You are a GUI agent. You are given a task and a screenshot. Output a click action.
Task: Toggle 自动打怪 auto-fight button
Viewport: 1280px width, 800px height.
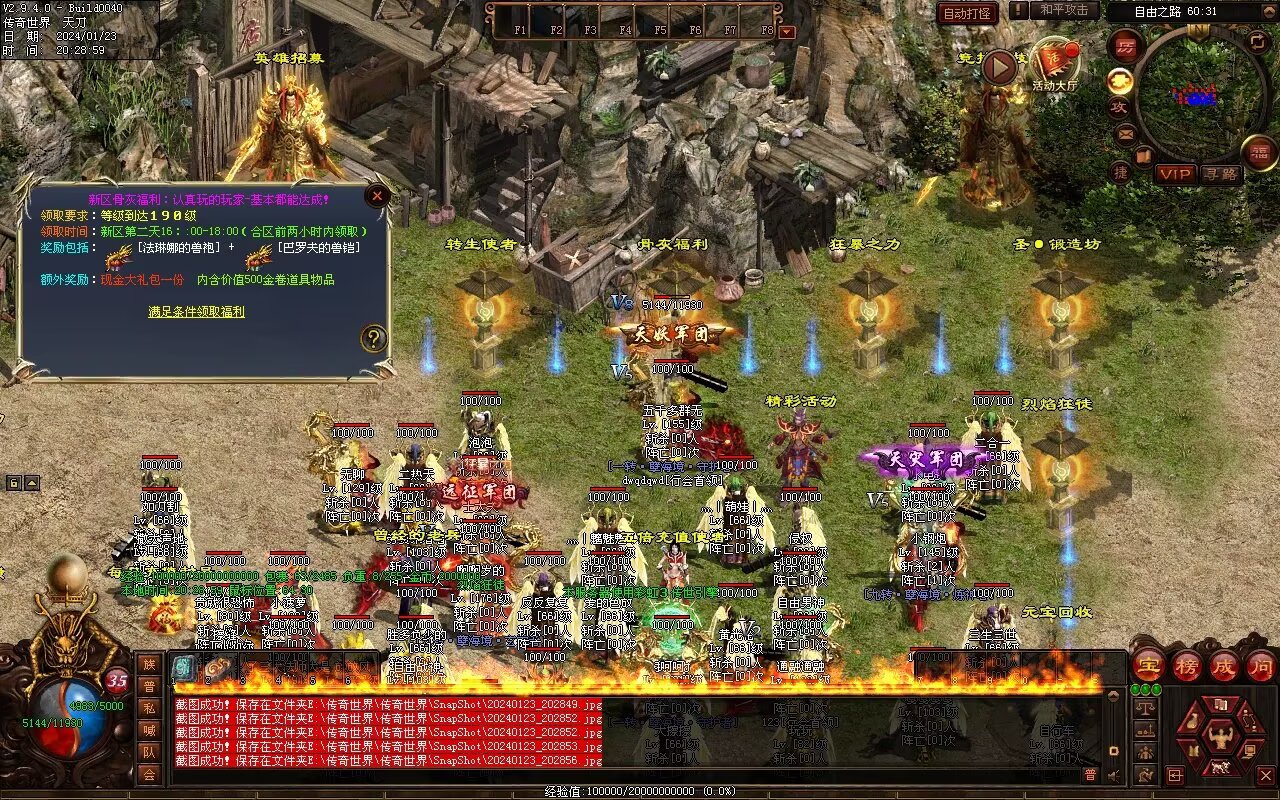967,13
